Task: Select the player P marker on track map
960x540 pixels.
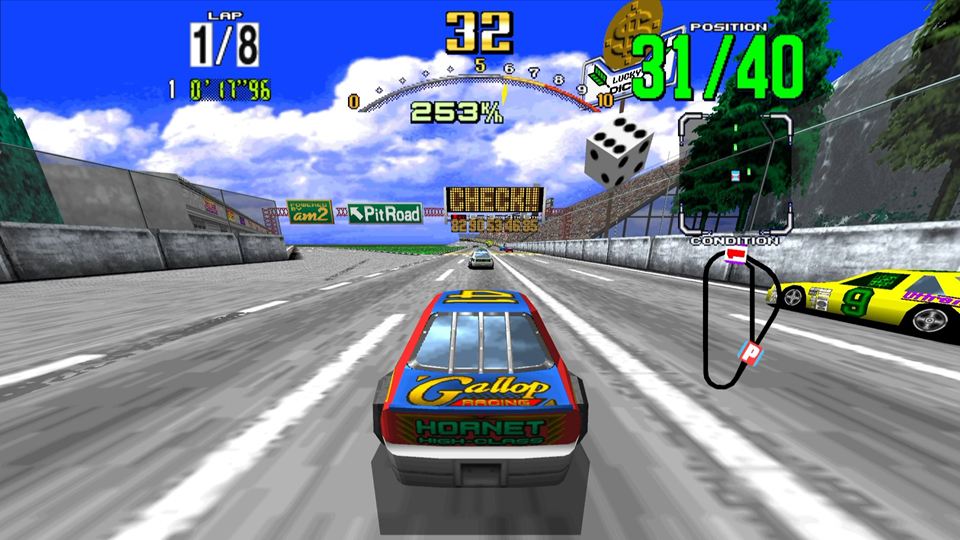Action: click(x=749, y=351)
